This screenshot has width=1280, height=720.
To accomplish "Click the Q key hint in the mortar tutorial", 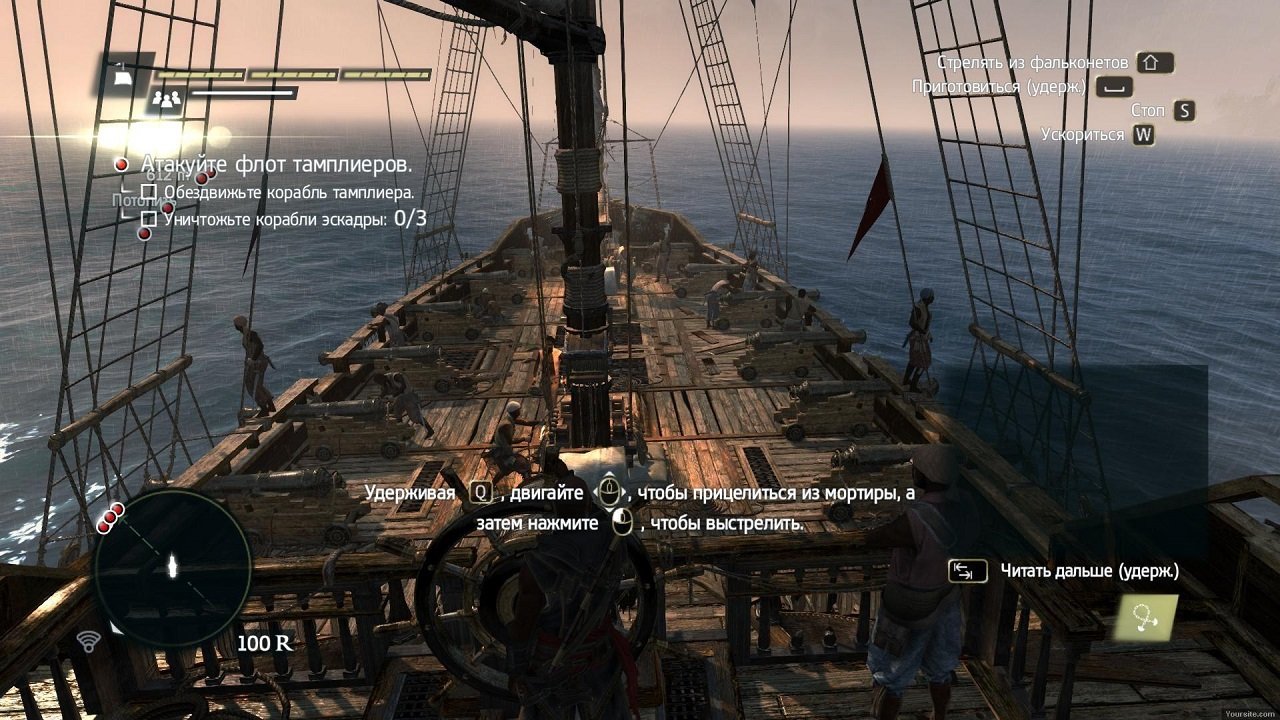I will tap(482, 490).
